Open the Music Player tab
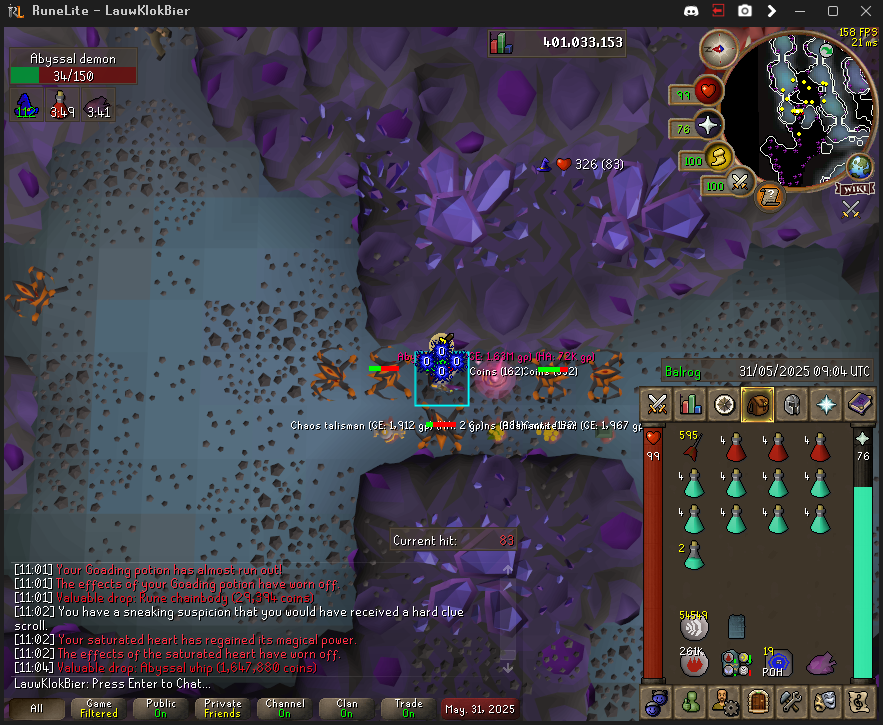 coord(859,701)
